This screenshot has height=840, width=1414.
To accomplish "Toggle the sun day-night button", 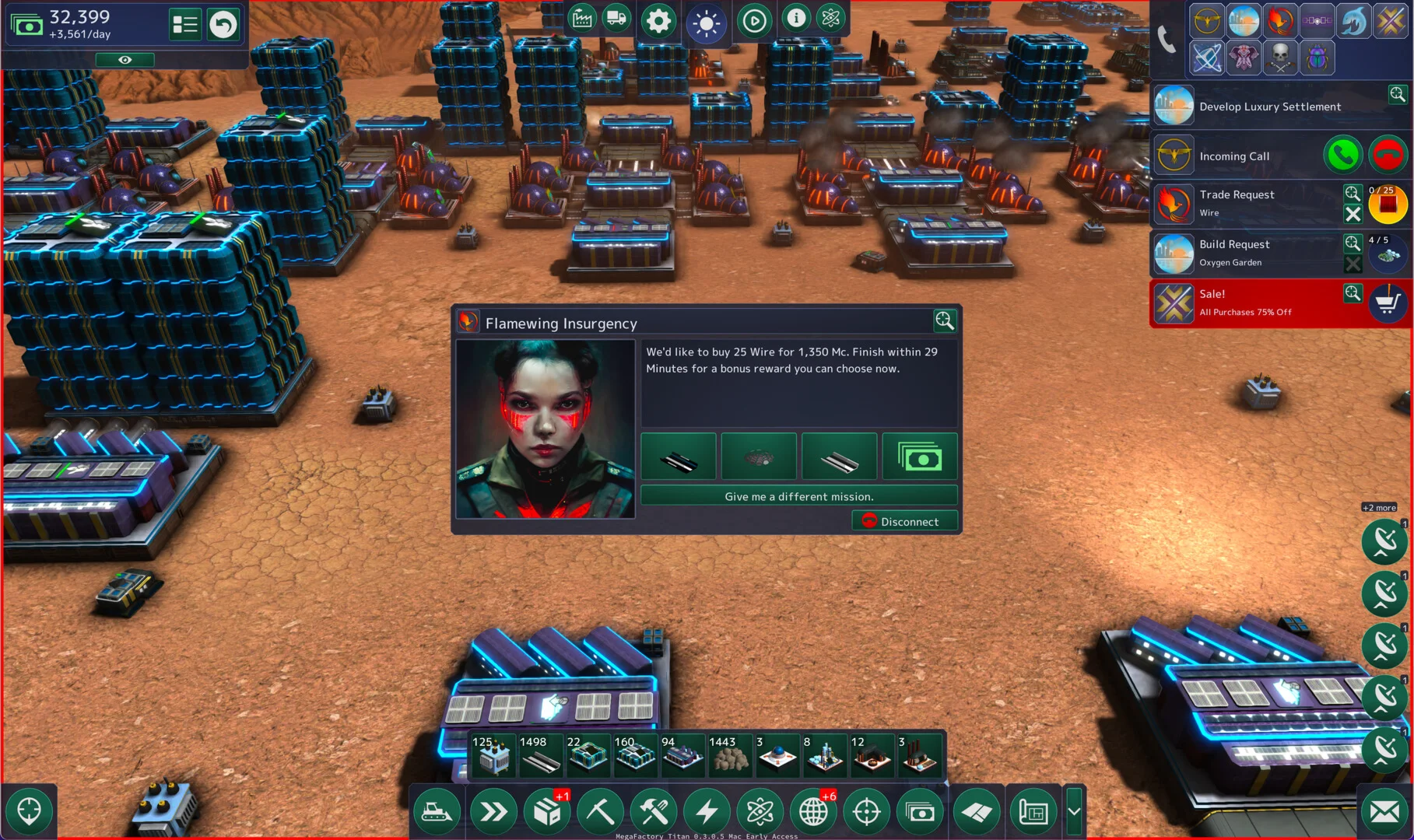I will (707, 23).
